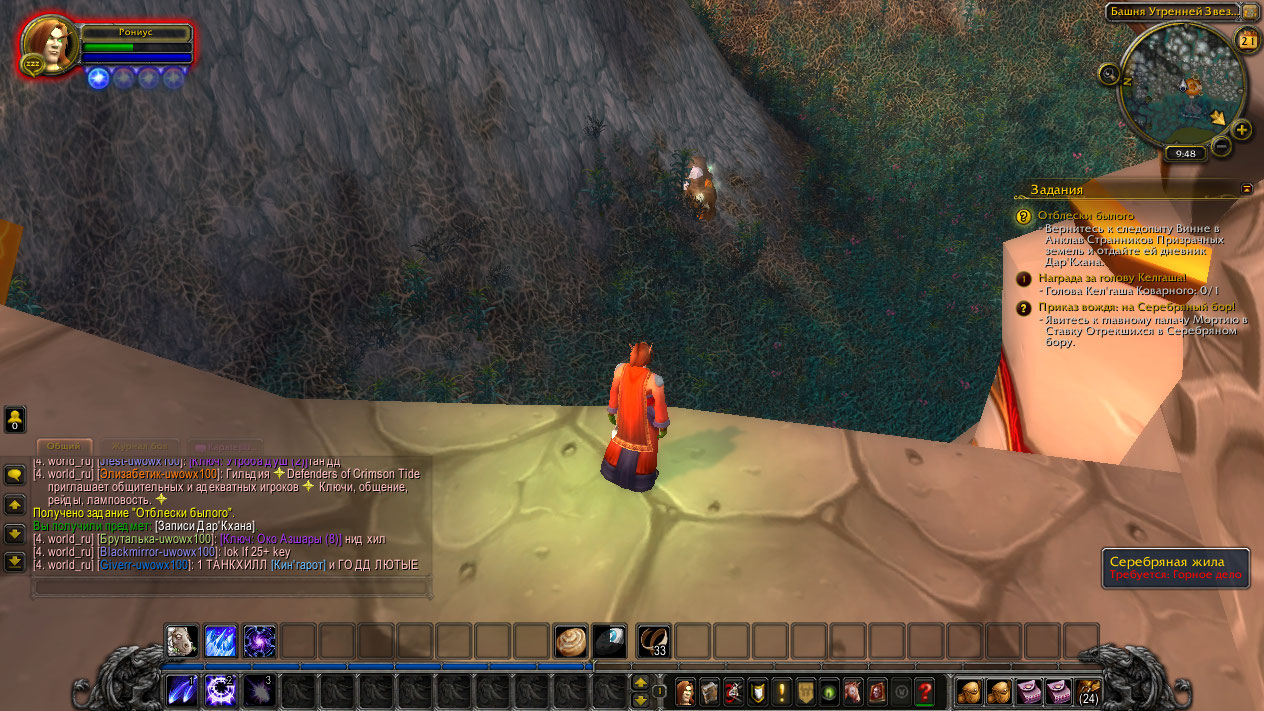
Task: Jump chat to the bottom
Action: pos(15,561)
